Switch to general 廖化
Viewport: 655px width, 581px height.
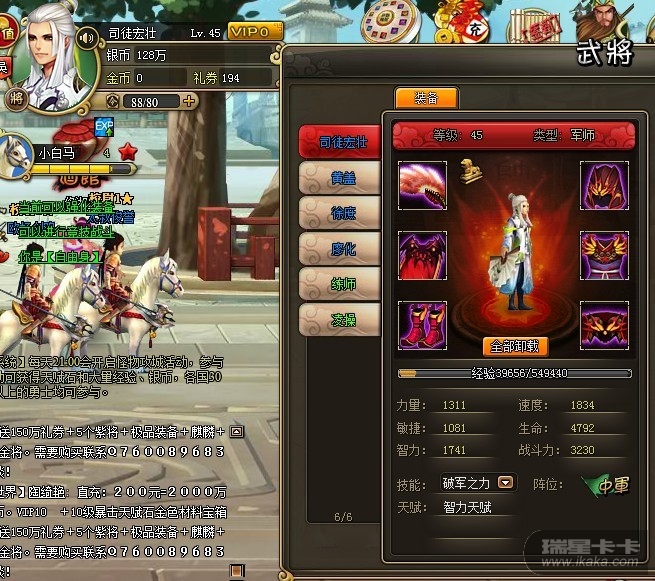[x=342, y=248]
